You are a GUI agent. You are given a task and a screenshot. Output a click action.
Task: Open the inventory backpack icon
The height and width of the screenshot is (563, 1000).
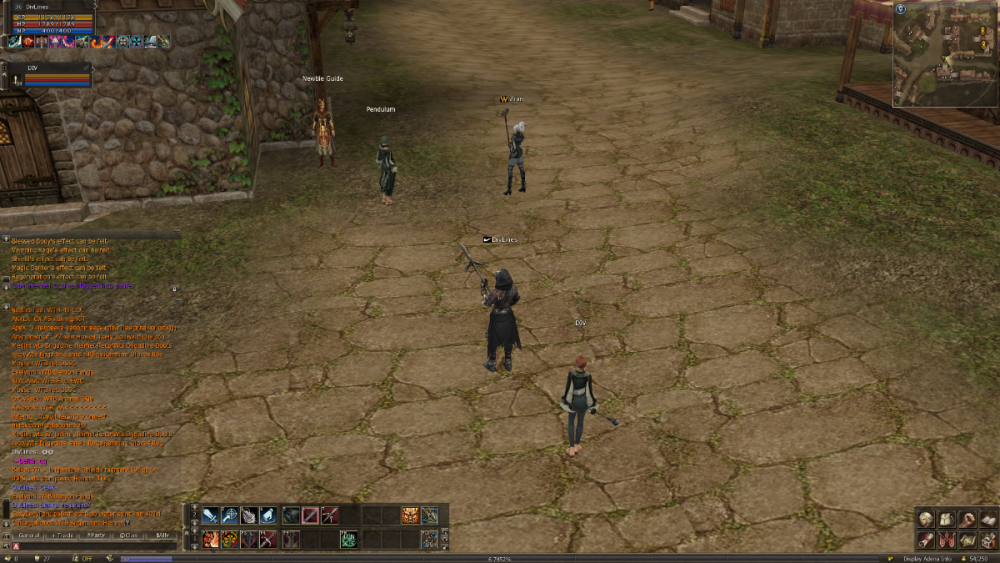pos(946,519)
